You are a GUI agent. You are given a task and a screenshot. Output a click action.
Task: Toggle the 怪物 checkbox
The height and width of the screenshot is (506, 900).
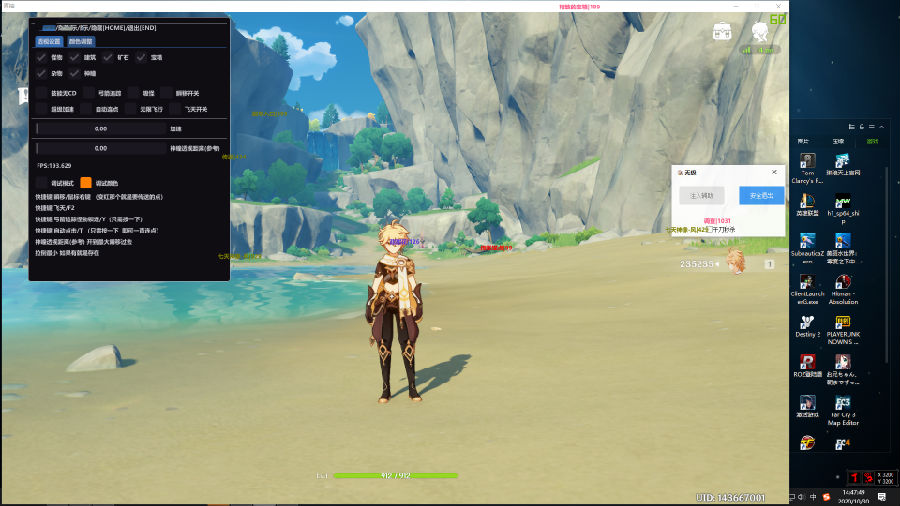(41, 58)
